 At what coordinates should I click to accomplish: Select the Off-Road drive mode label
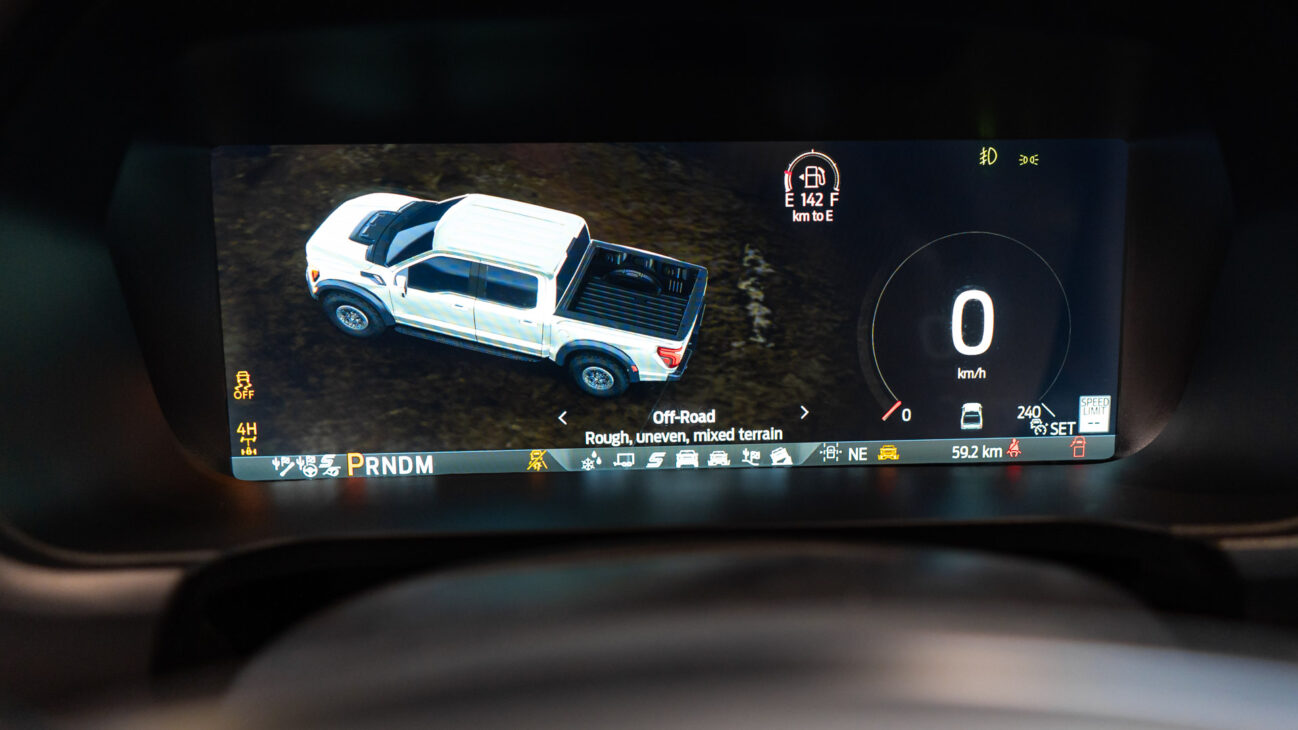(684, 417)
